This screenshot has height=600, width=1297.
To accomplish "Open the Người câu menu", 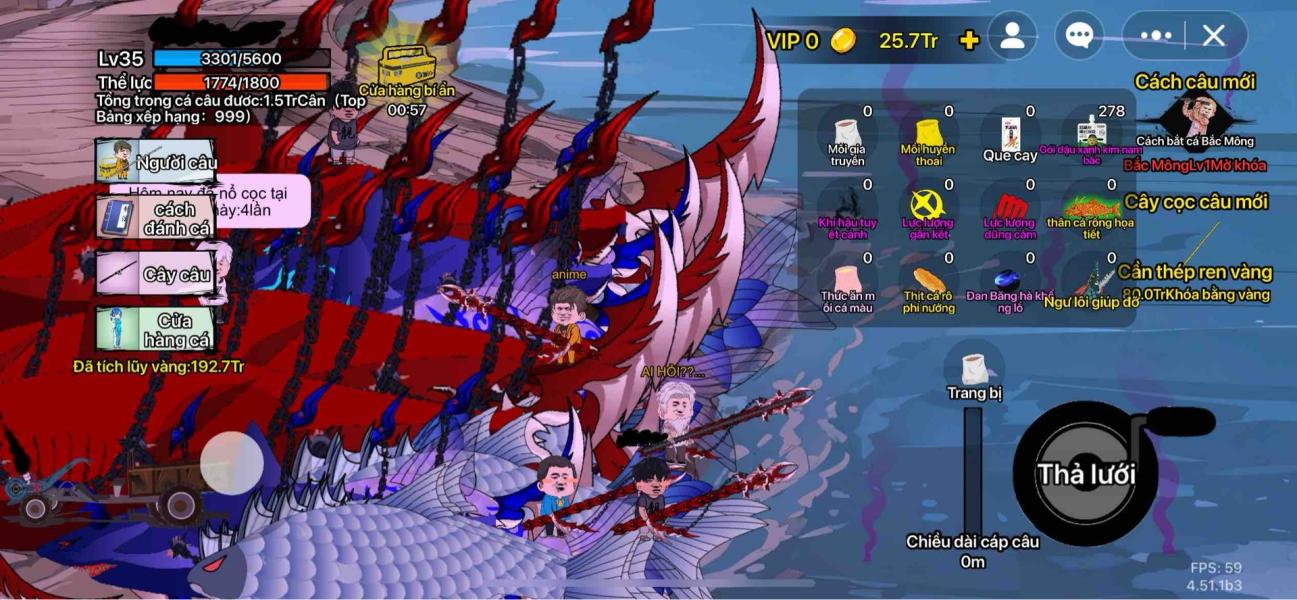I will [x=156, y=162].
